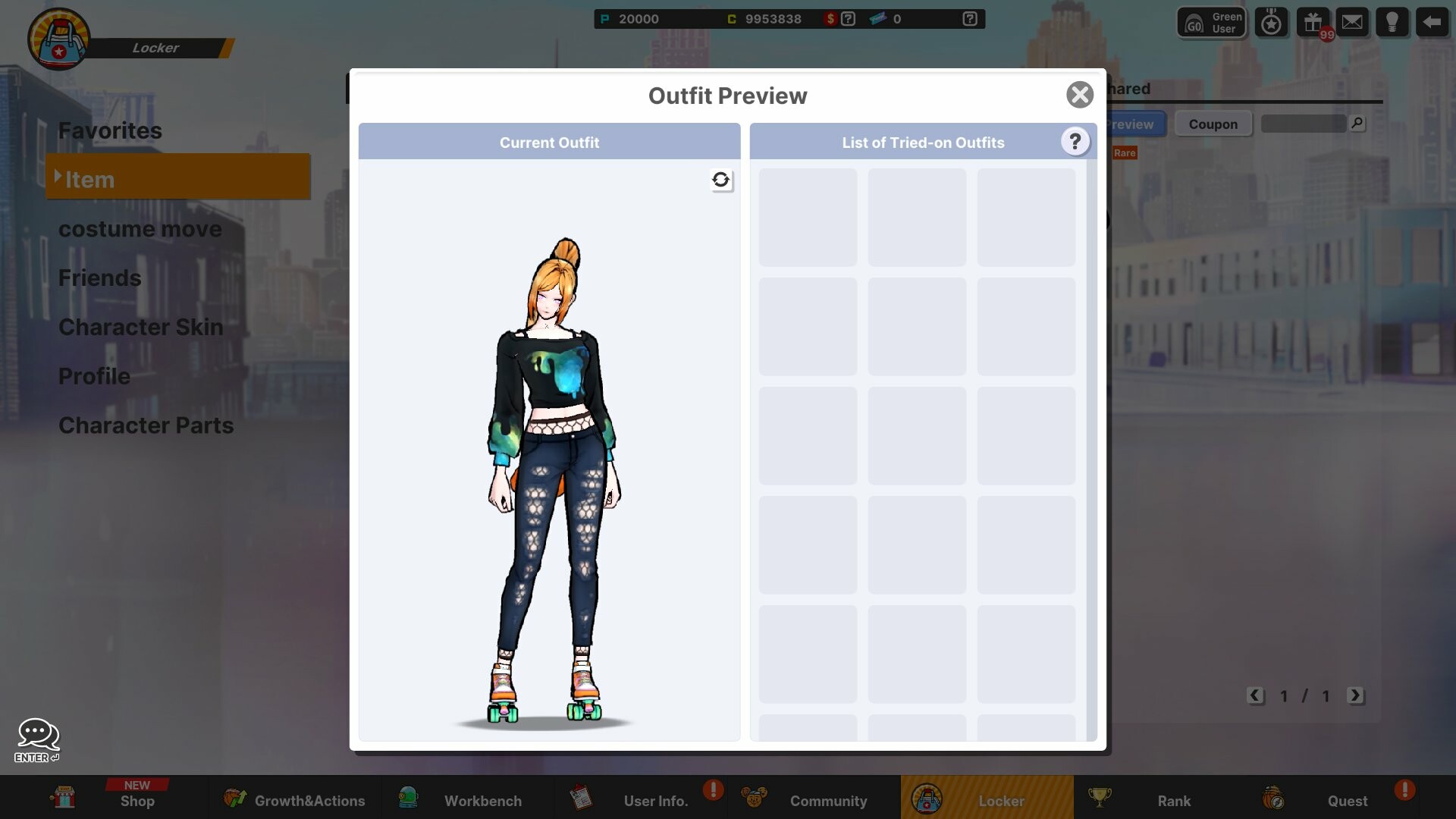The width and height of the screenshot is (1456, 819).
Task: Click the Coupon button
Action: pyautogui.click(x=1213, y=124)
